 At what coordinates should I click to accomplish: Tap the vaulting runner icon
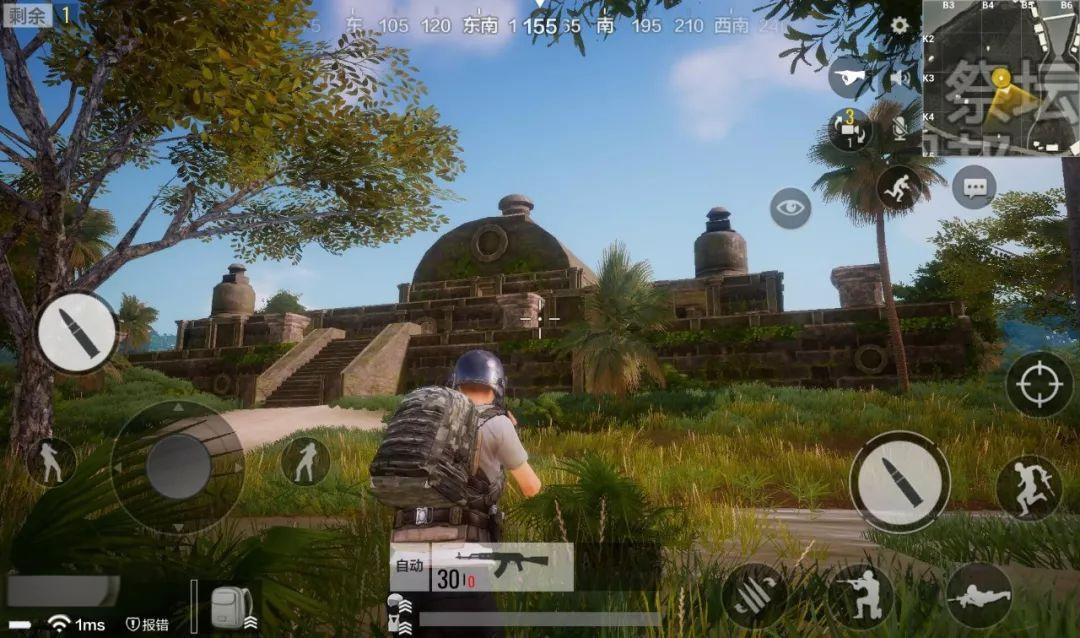point(898,187)
